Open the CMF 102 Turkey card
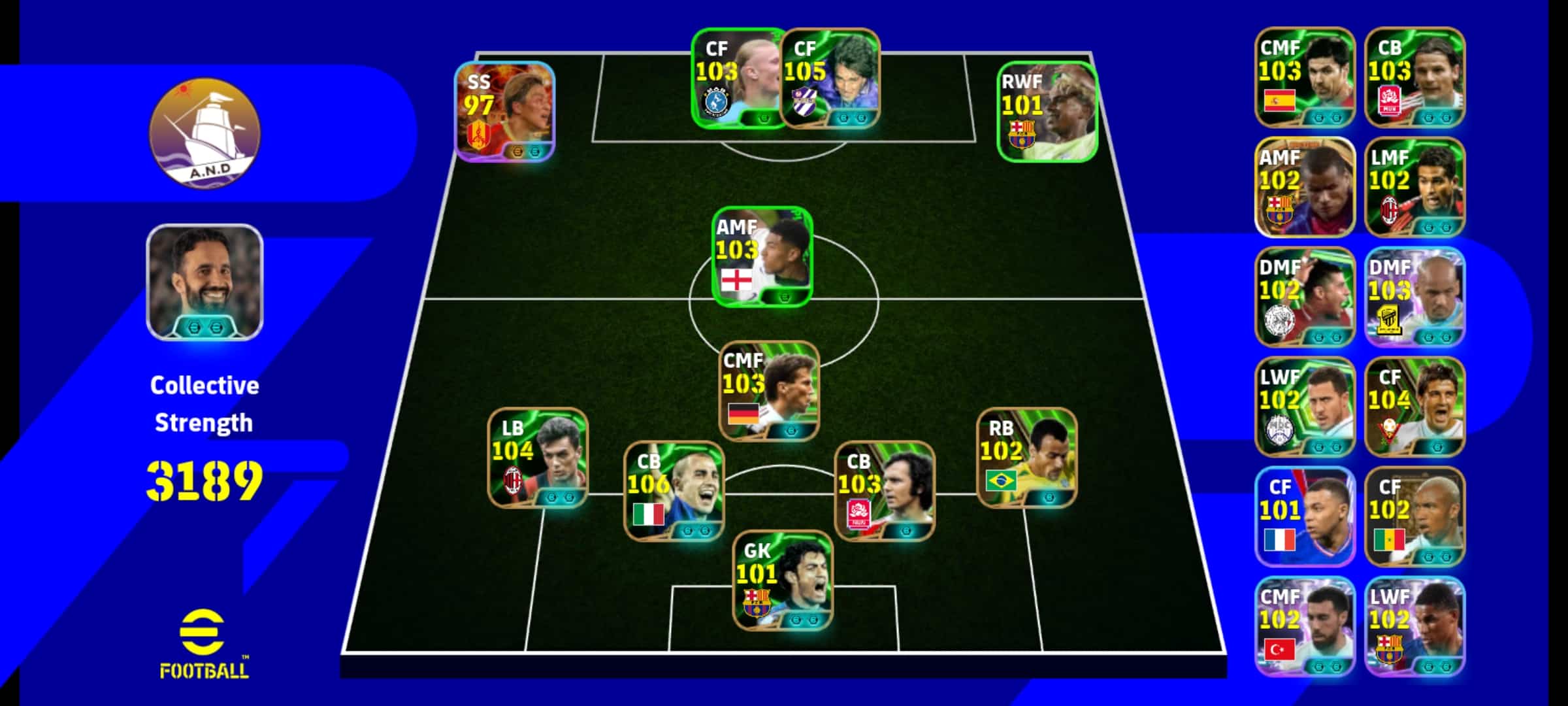This screenshot has height=706, width=1568. (1305, 626)
